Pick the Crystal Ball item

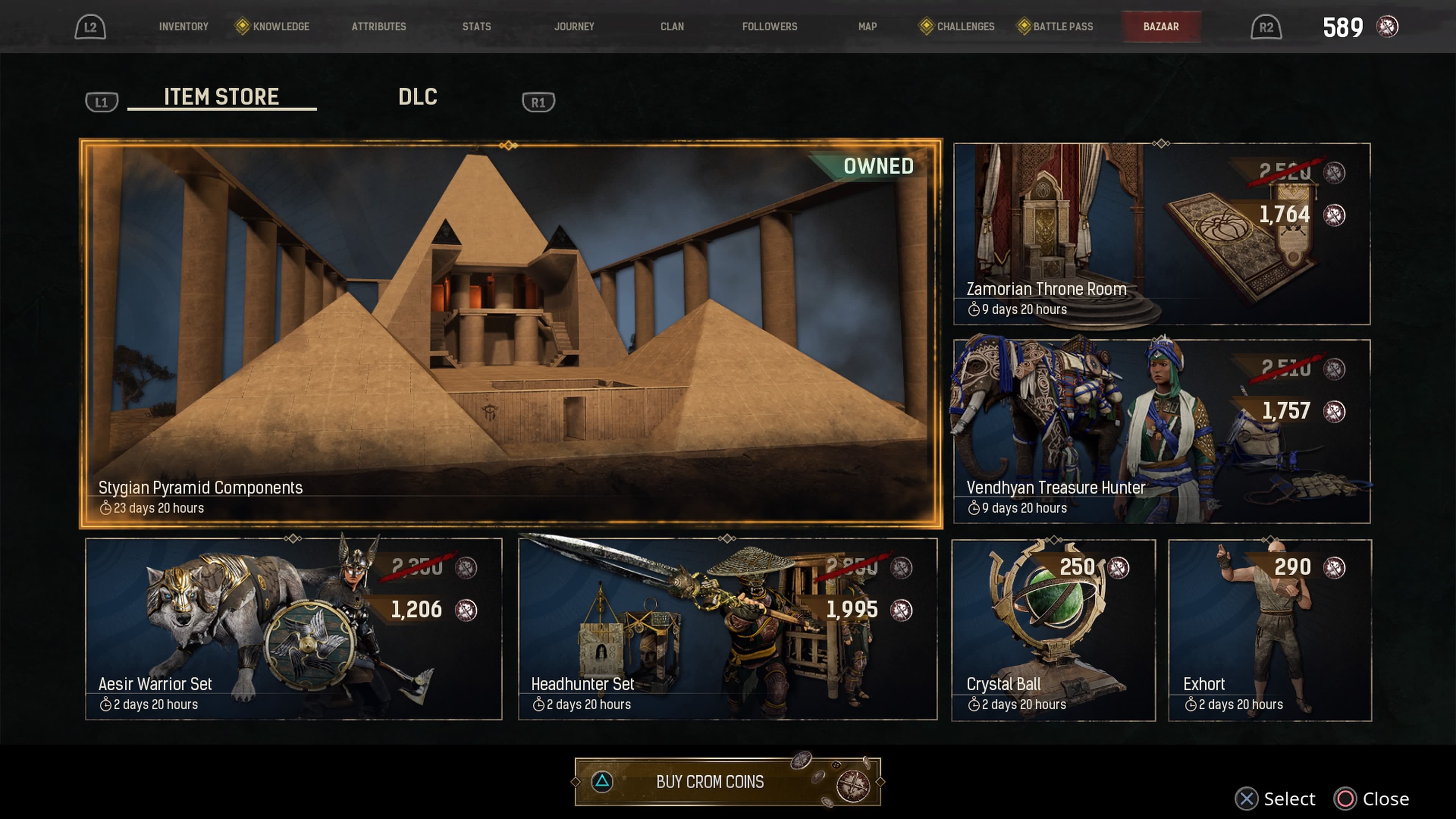[x=1053, y=630]
